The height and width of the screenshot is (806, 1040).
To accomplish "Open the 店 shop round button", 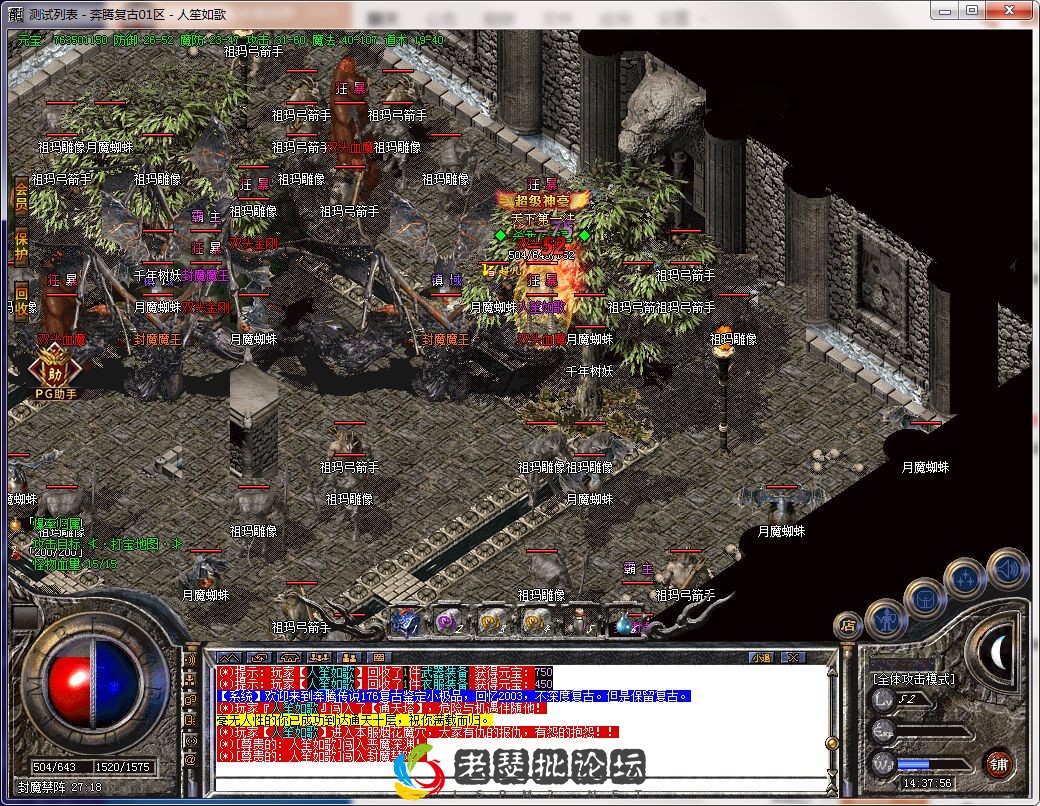I will click(x=848, y=626).
